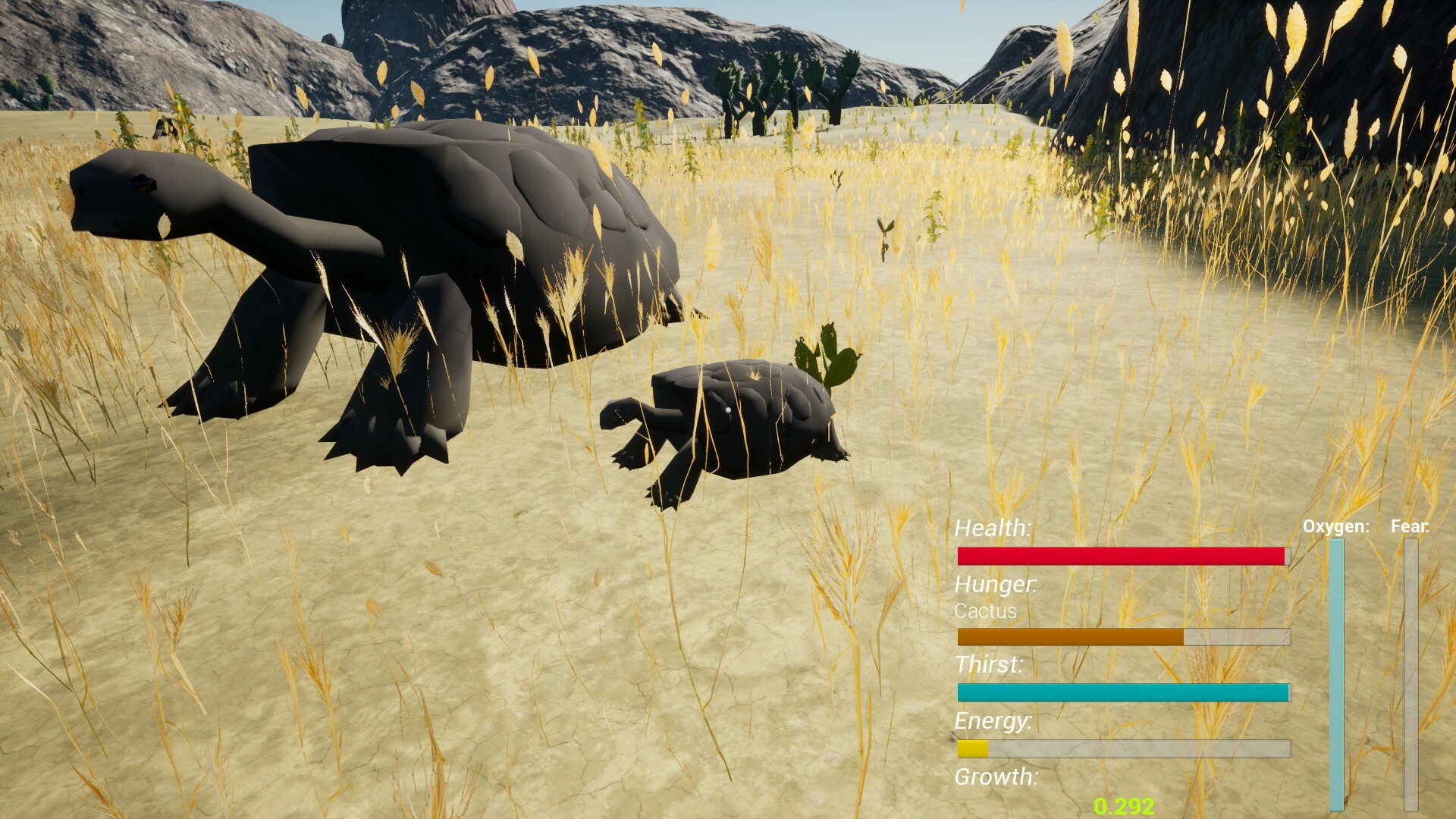This screenshot has height=819, width=1456.
Task: Click the yellow portion of the Energy bar
Action: click(974, 747)
